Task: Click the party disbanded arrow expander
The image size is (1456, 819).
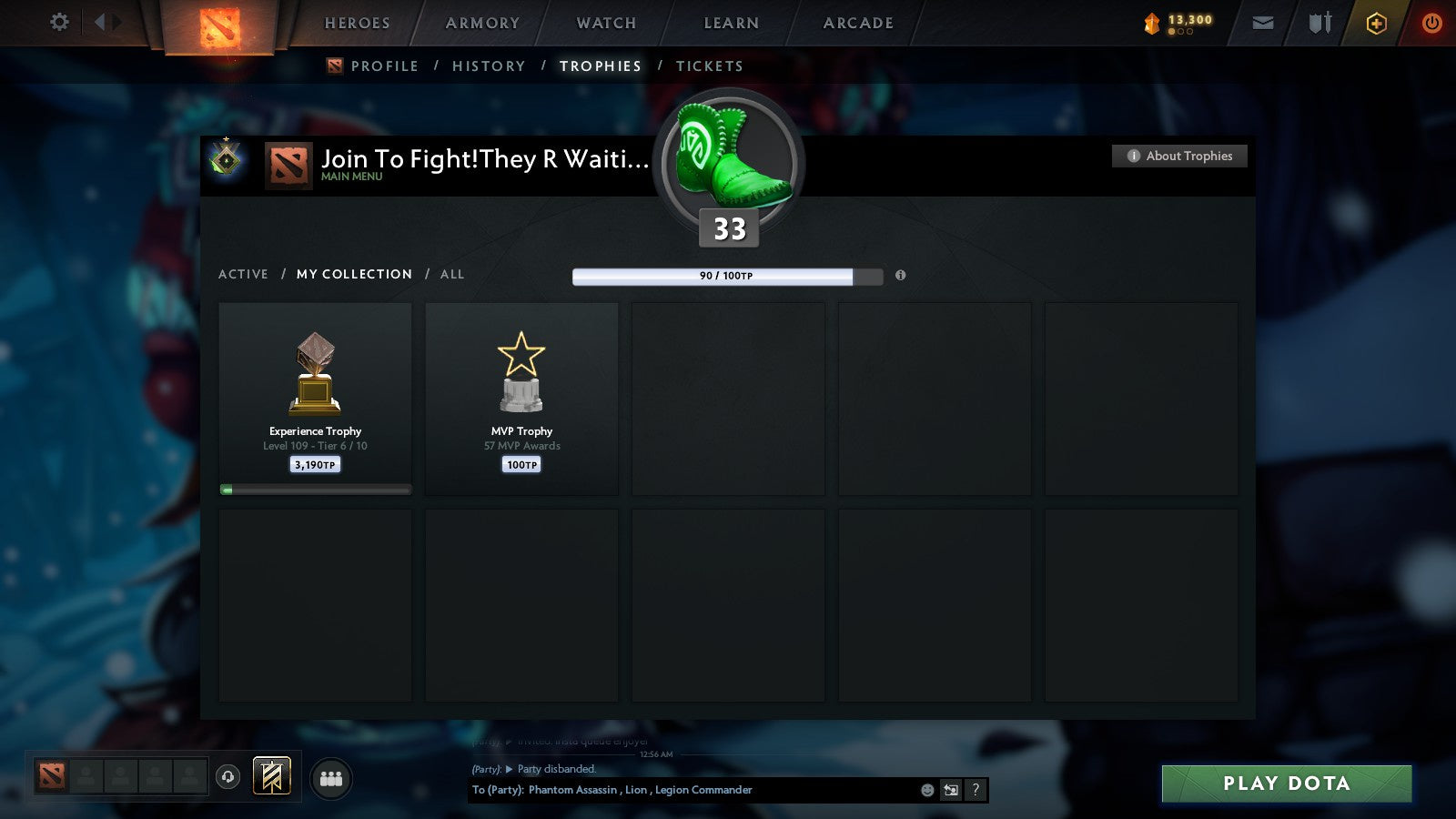Action: 510,769
